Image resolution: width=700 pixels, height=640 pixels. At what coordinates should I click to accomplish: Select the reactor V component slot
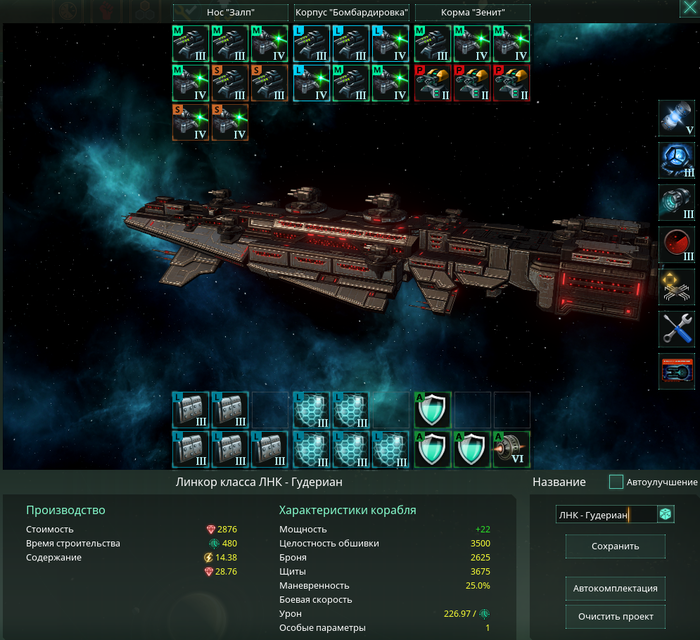[677, 118]
